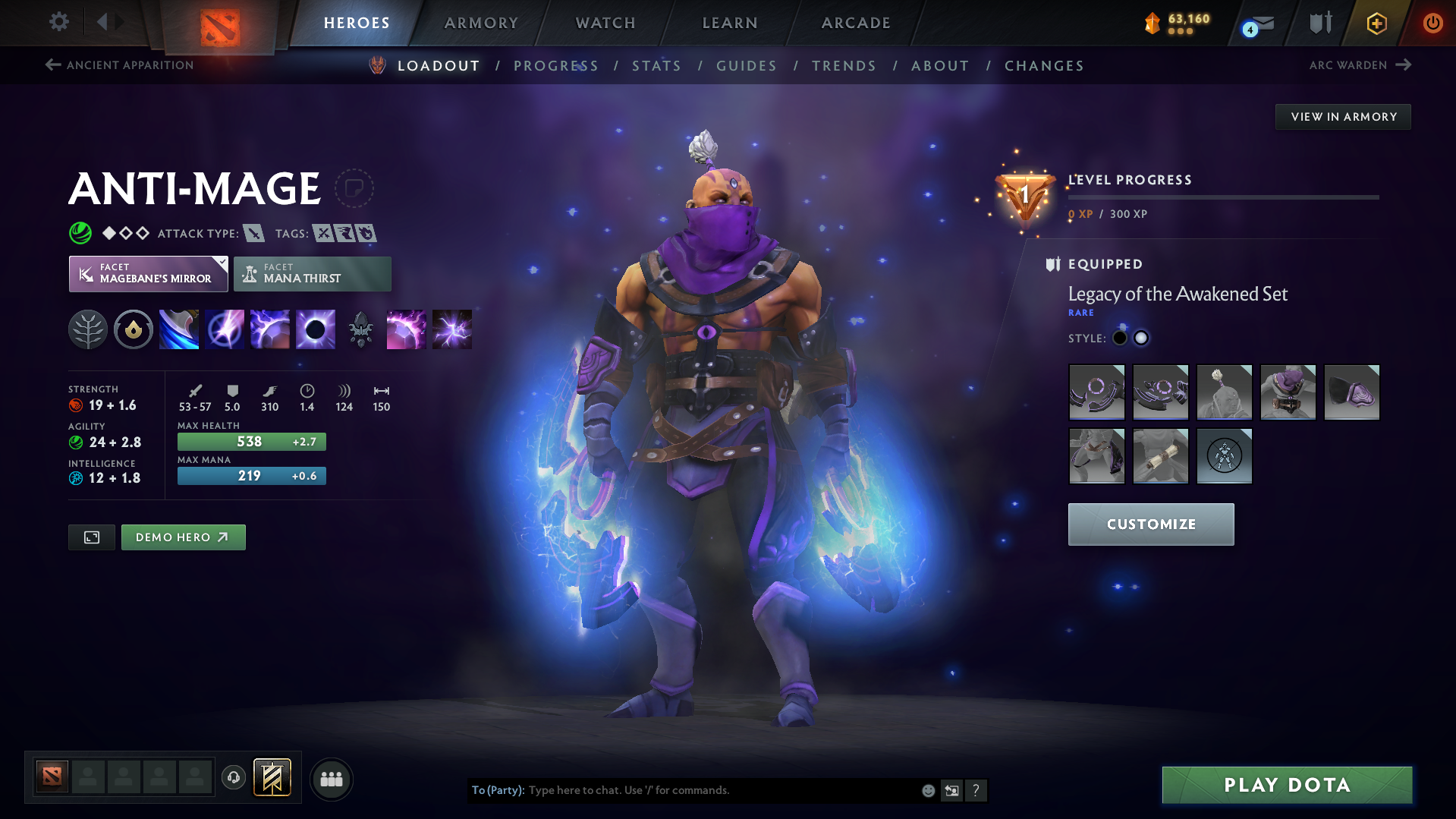Open the party finder people icon
Screen dimensions: 1456x819
click(x=331, y=779)
